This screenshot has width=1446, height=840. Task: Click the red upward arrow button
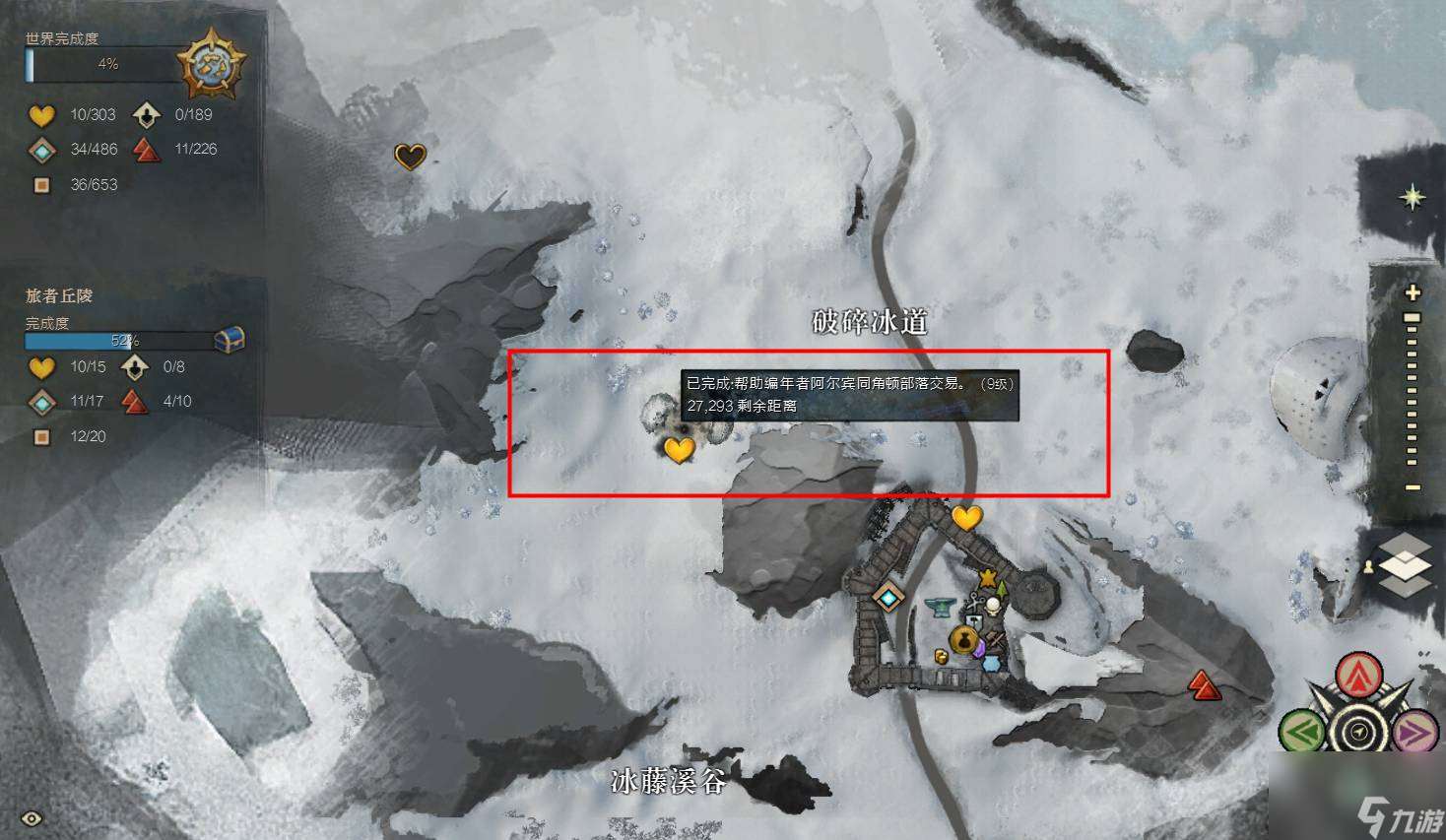[x=1359, y=677]
